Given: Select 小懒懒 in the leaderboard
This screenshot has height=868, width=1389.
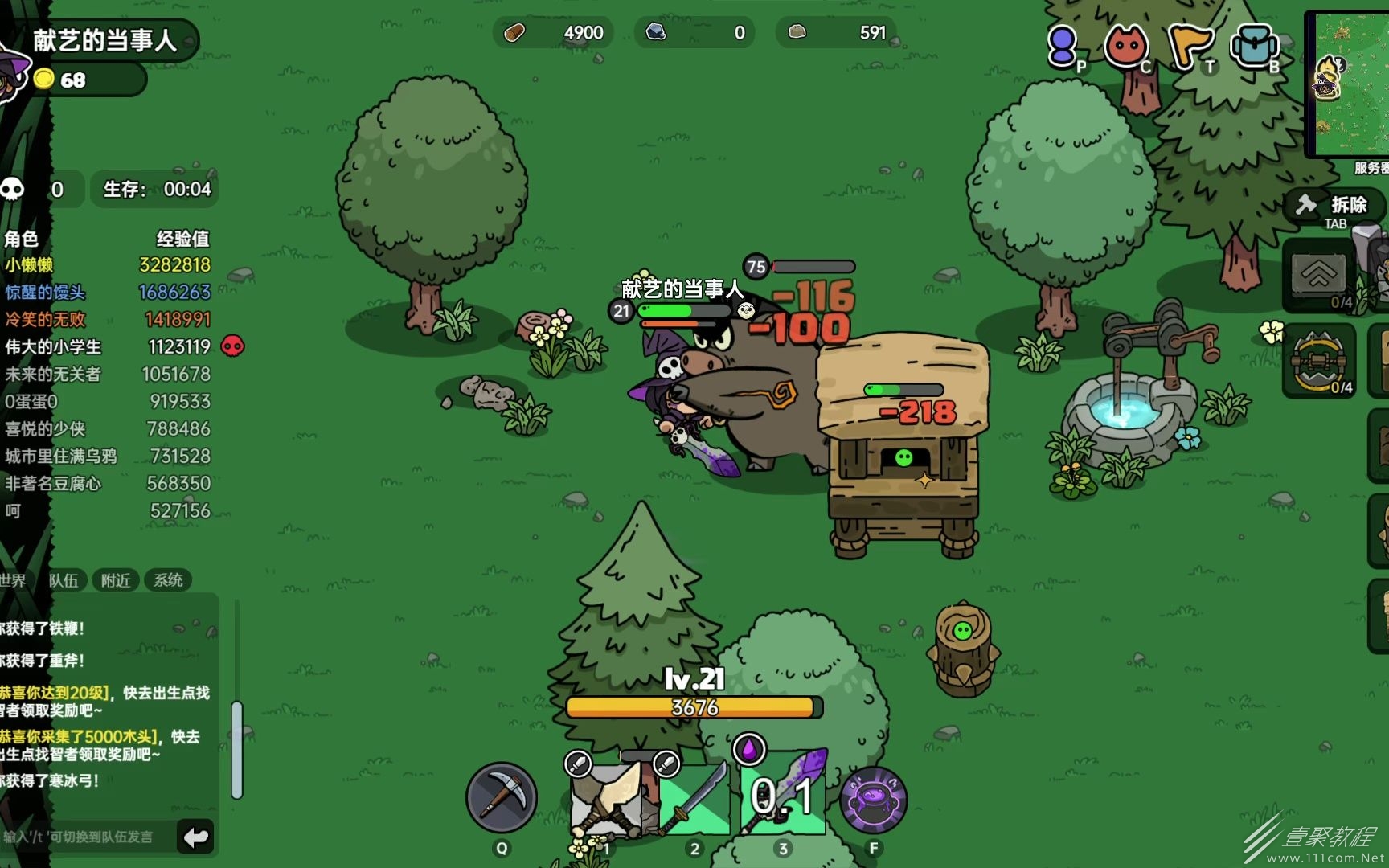Looking at the screenshot, I should (x=30, y=265).
